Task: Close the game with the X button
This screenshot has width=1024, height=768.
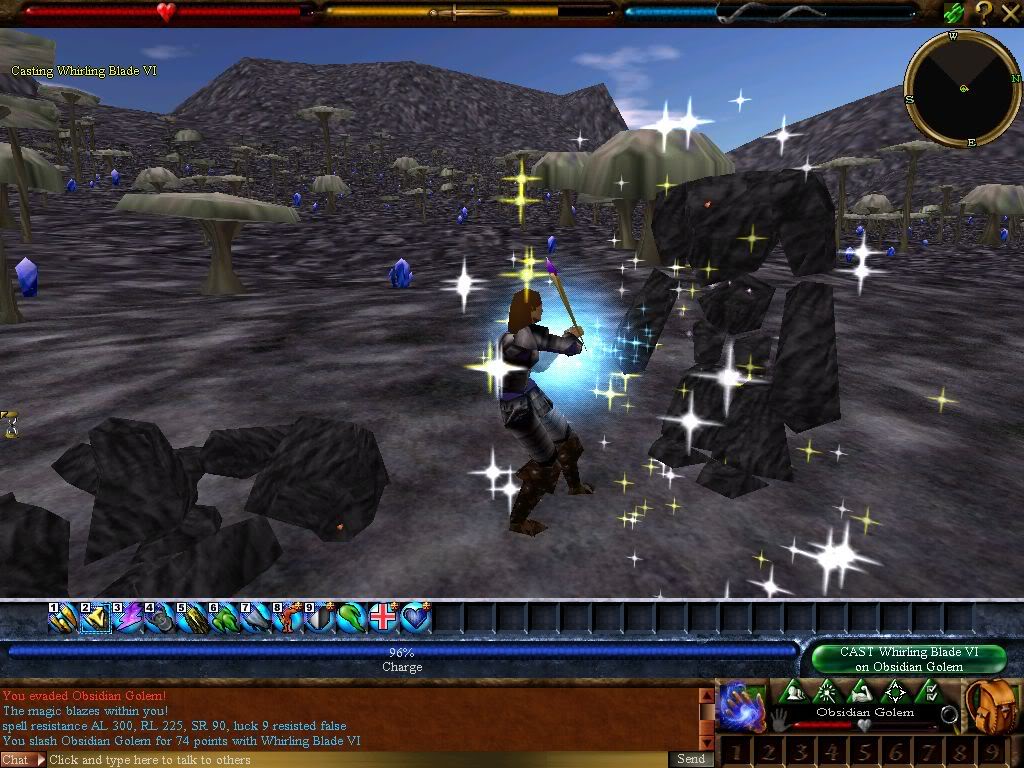Action: (1009, 12)
